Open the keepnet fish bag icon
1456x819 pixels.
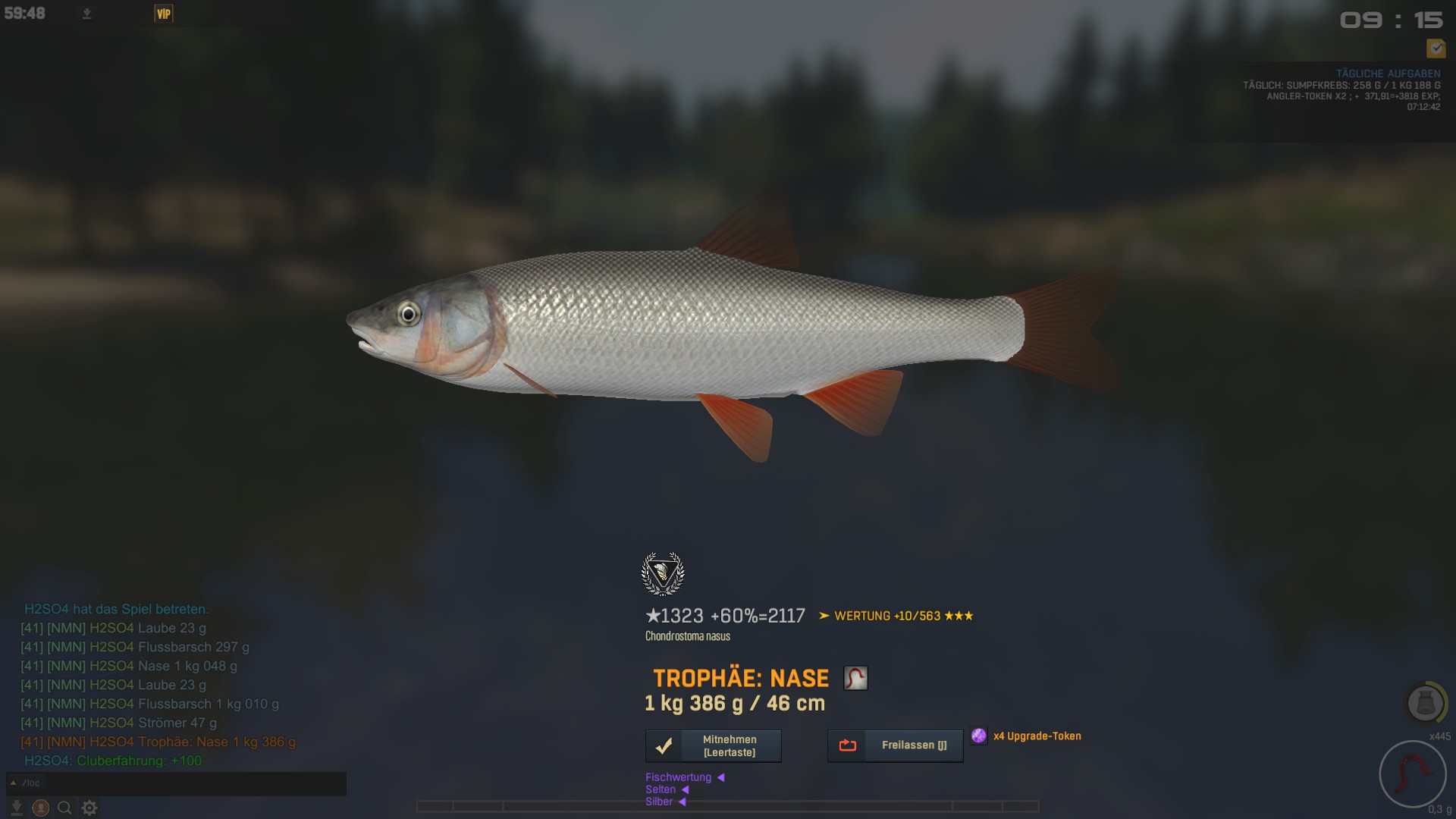coord(1425,703)
